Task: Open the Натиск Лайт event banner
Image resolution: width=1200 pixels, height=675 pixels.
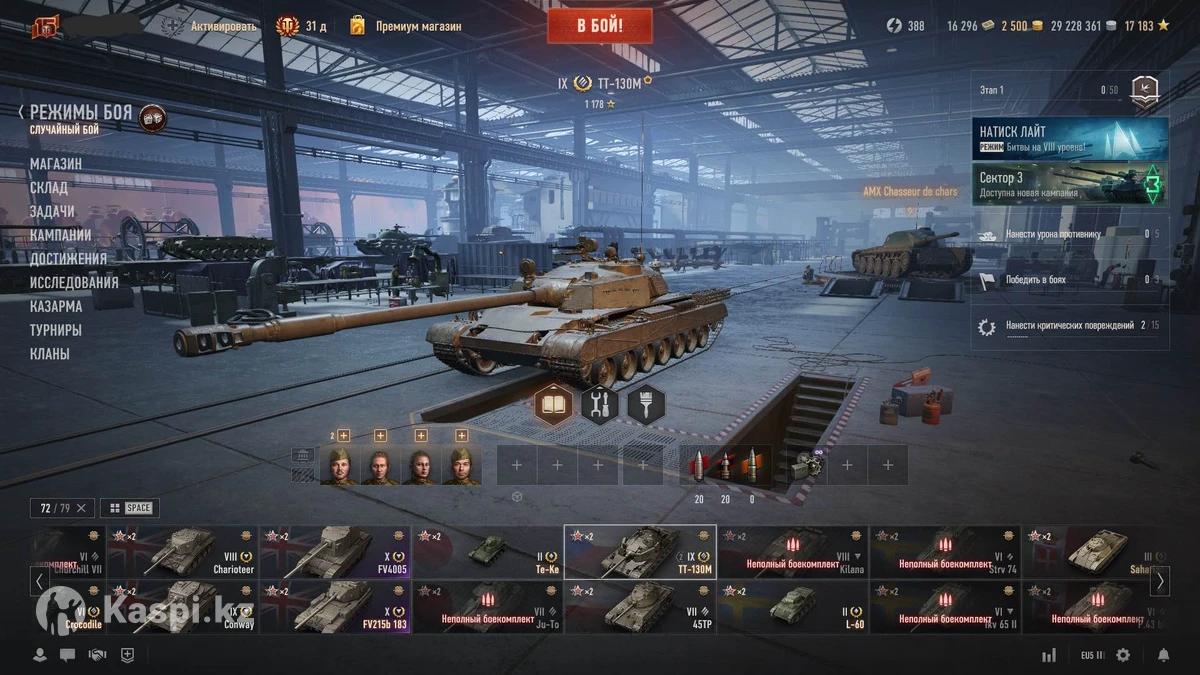Action: coord(1070,138)
